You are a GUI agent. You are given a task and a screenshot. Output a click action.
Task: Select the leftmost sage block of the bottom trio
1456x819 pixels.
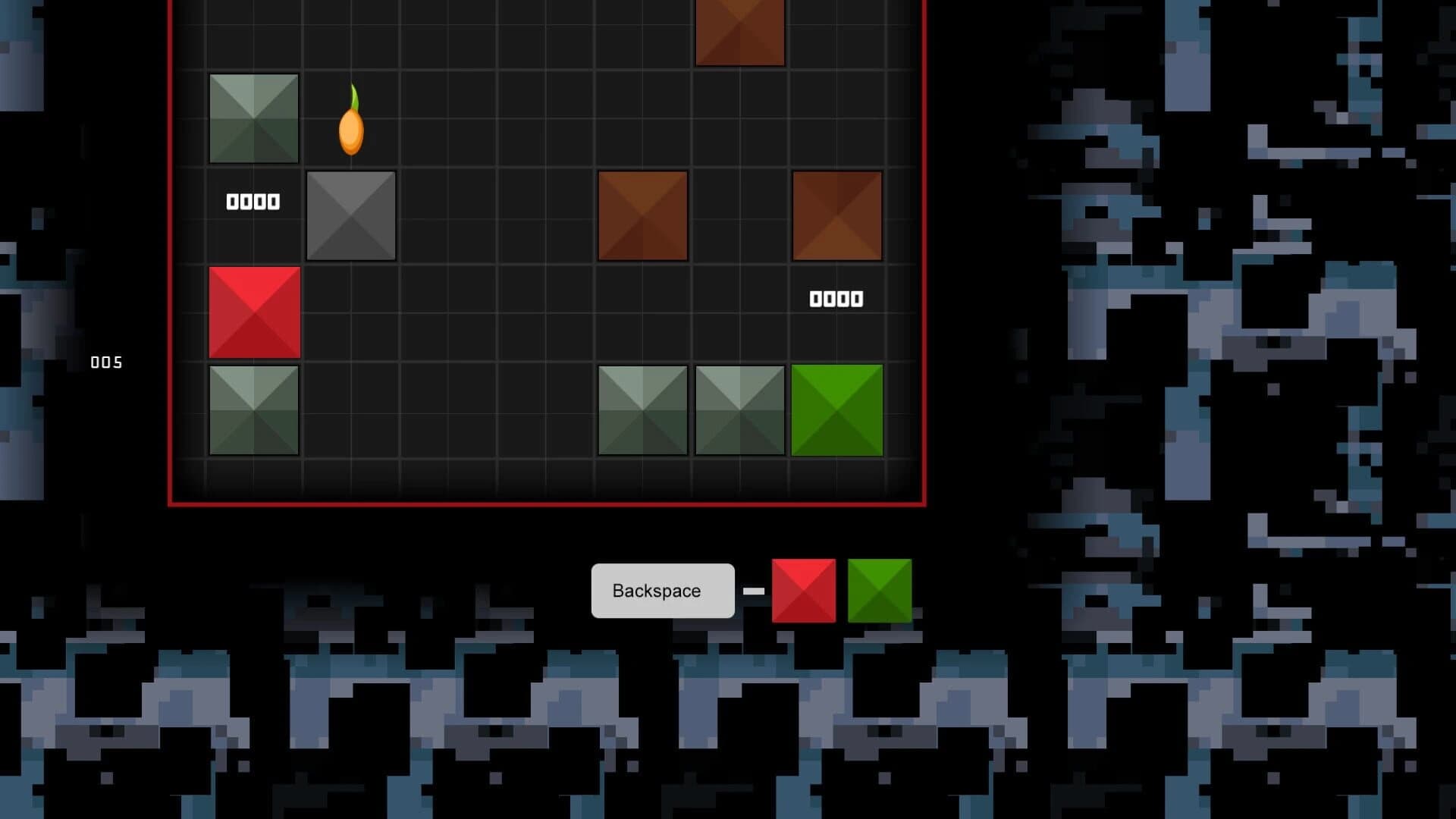[644, 409]
